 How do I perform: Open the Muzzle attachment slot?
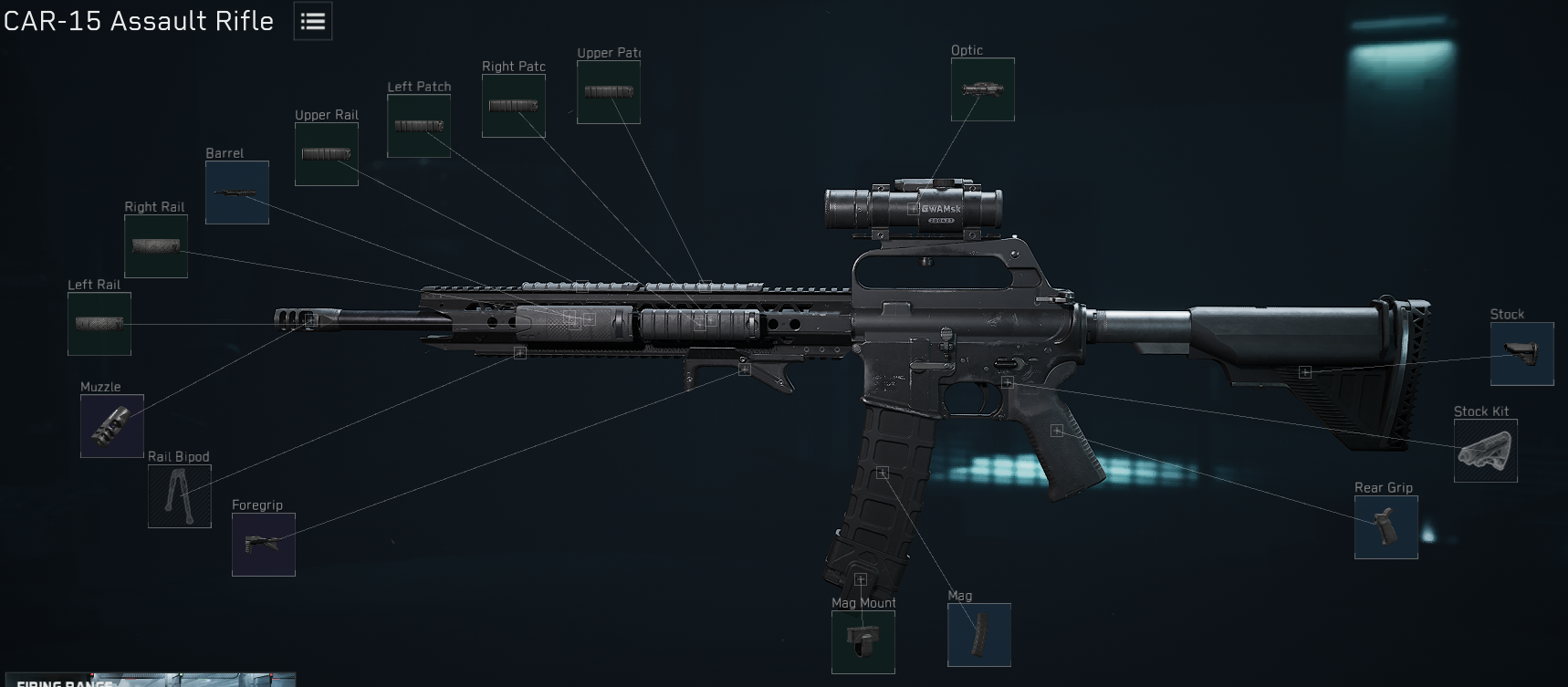(112, 426)
